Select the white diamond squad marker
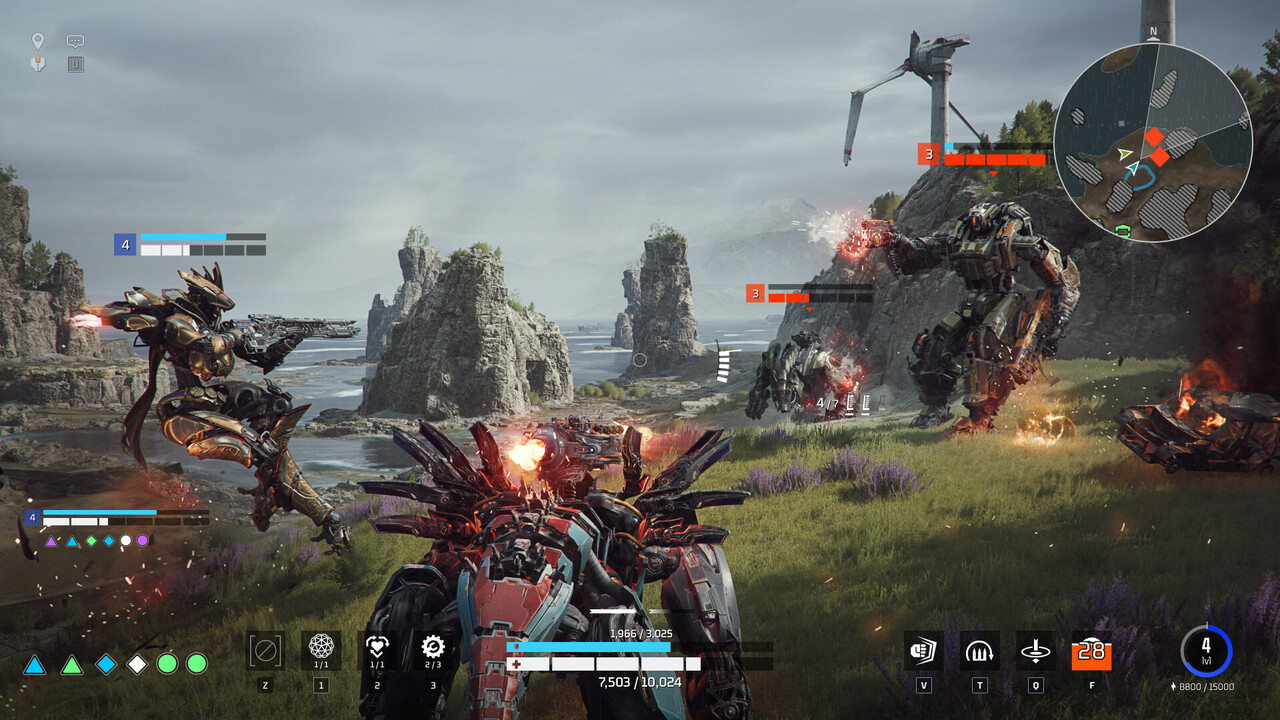 pos(137,664)
